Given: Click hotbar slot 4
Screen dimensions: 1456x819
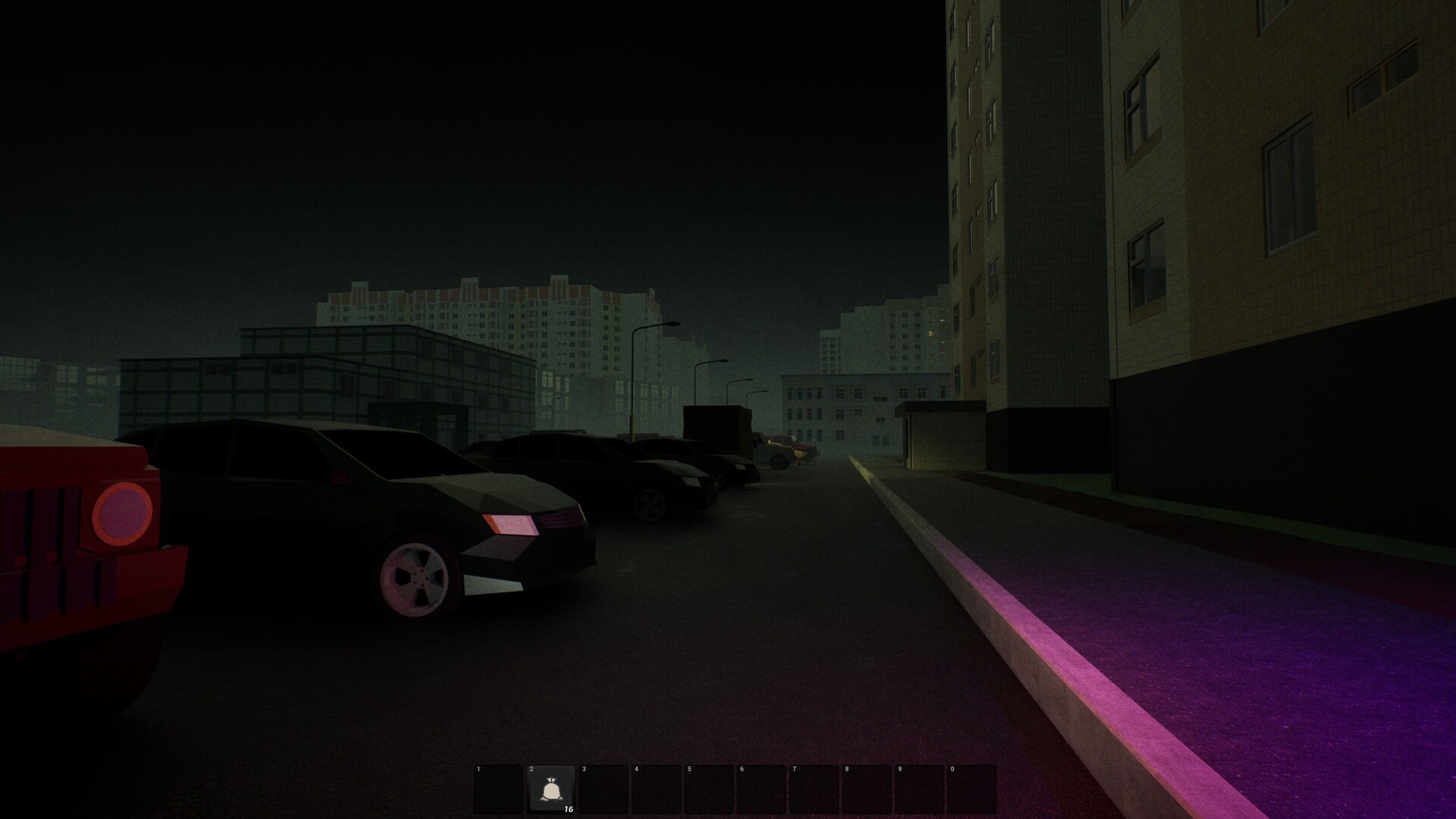Looking at the screenshot, I should pyautogui.click(x=657, y=789).
